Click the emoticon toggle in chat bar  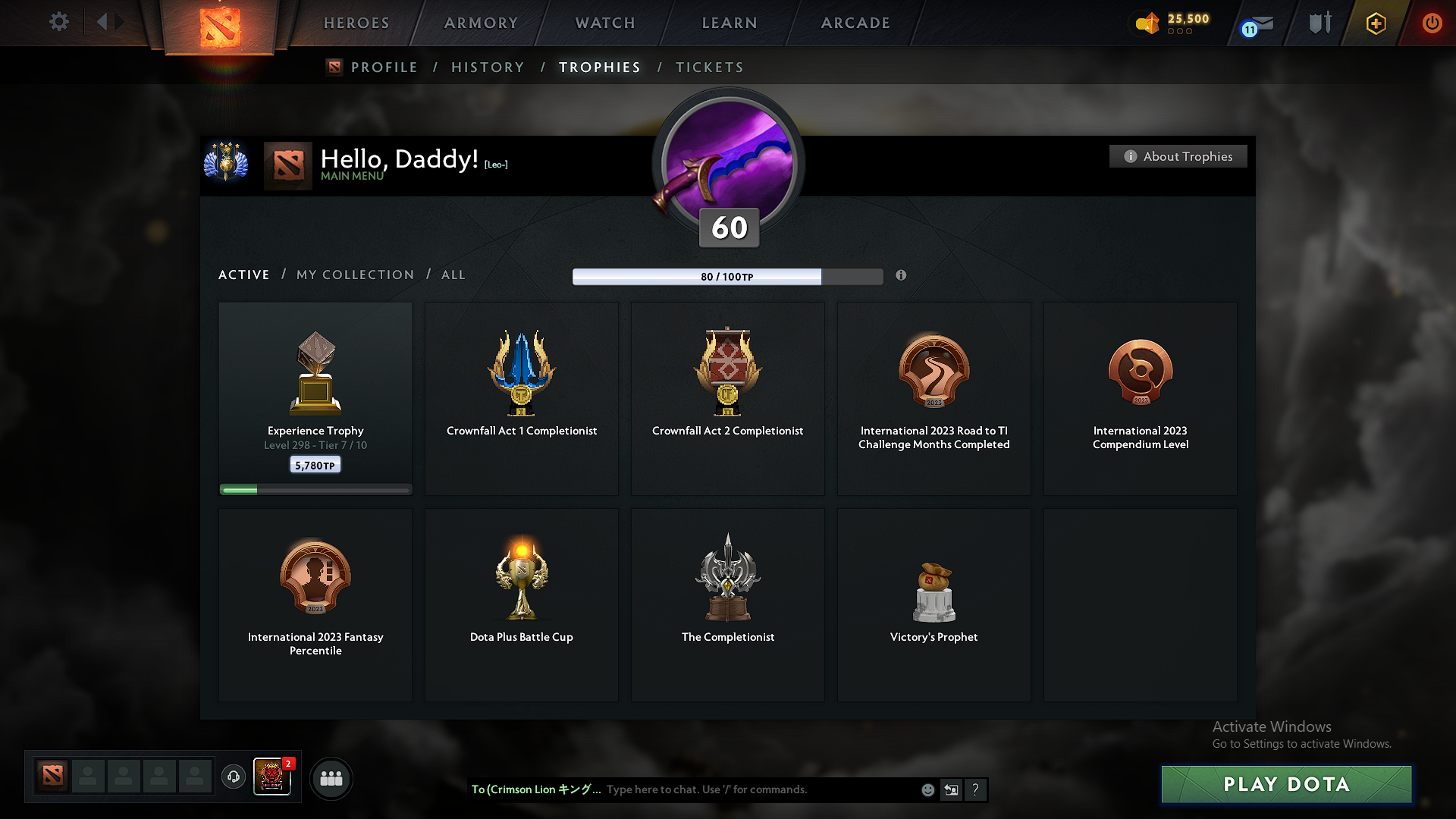point(927,789)
